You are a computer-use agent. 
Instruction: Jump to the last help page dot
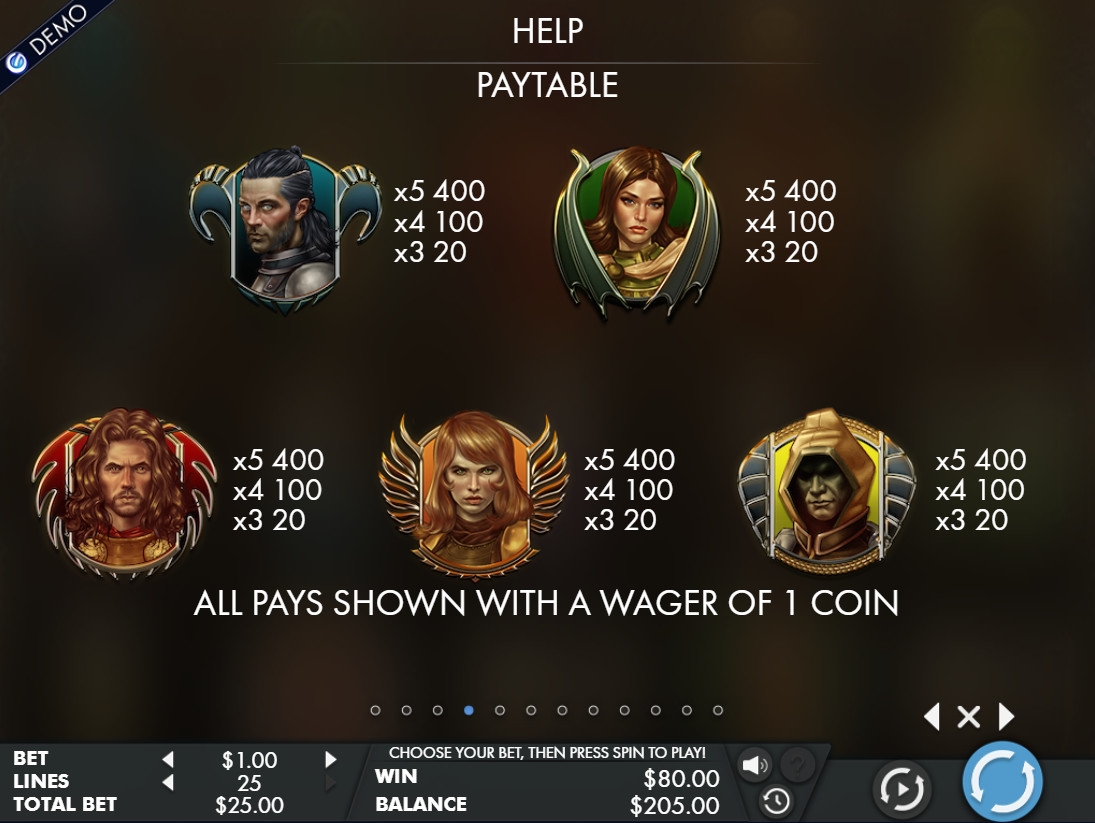pyautogui.click(x=718, y=710)
